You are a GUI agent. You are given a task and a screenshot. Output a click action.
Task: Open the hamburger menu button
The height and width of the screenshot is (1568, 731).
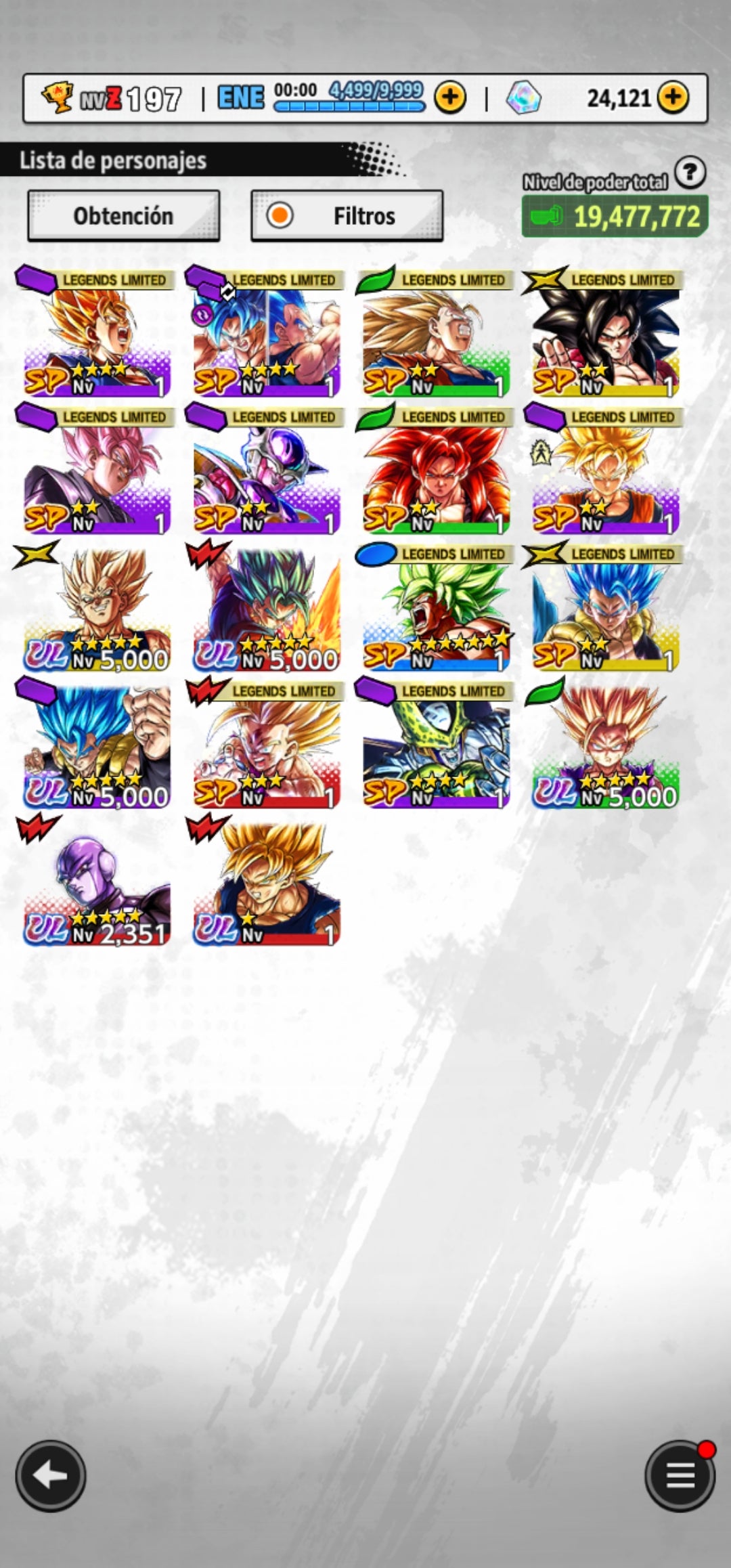(x=680, y=1476)
